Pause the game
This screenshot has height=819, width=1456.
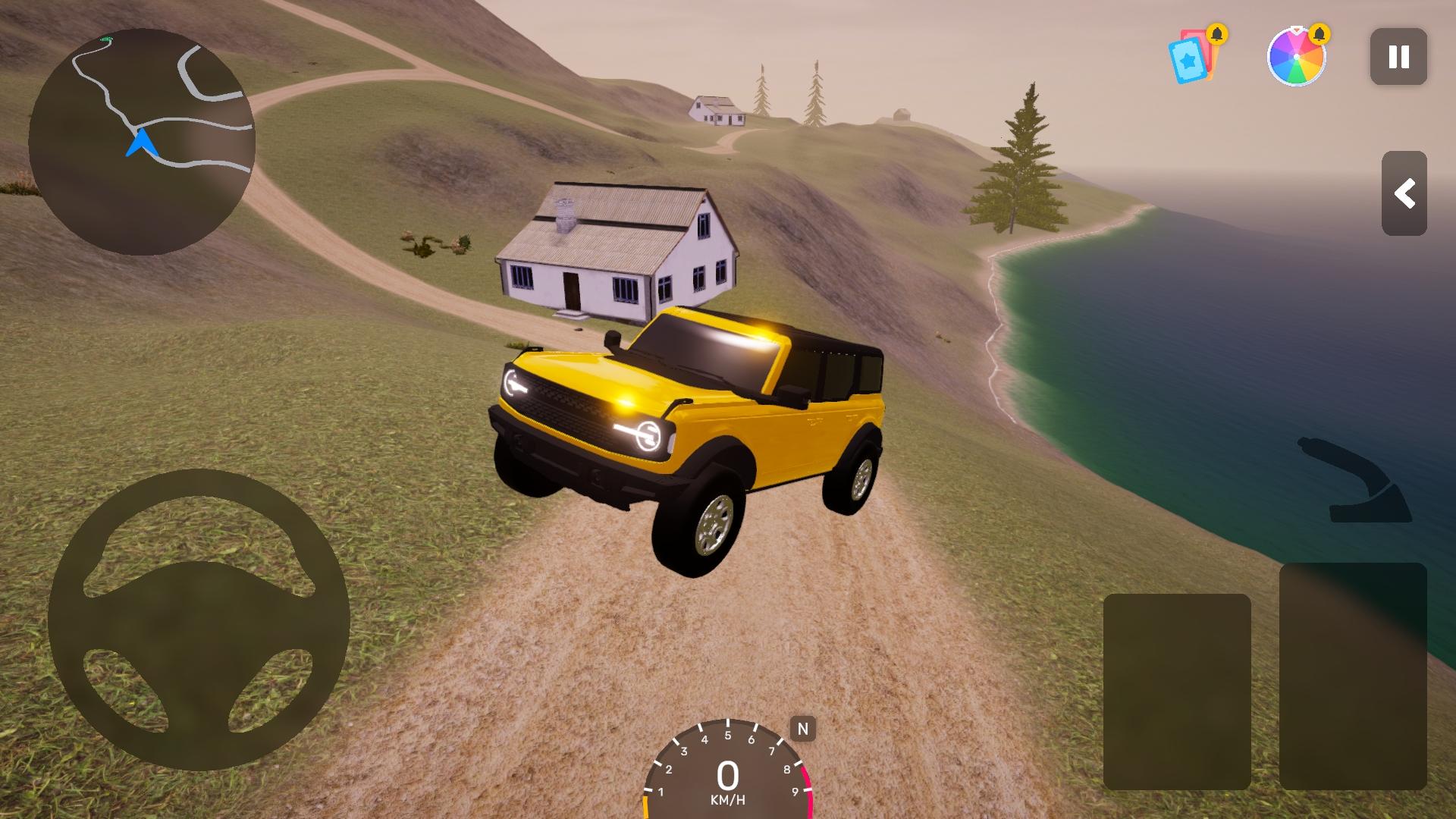coord(1398,57)
